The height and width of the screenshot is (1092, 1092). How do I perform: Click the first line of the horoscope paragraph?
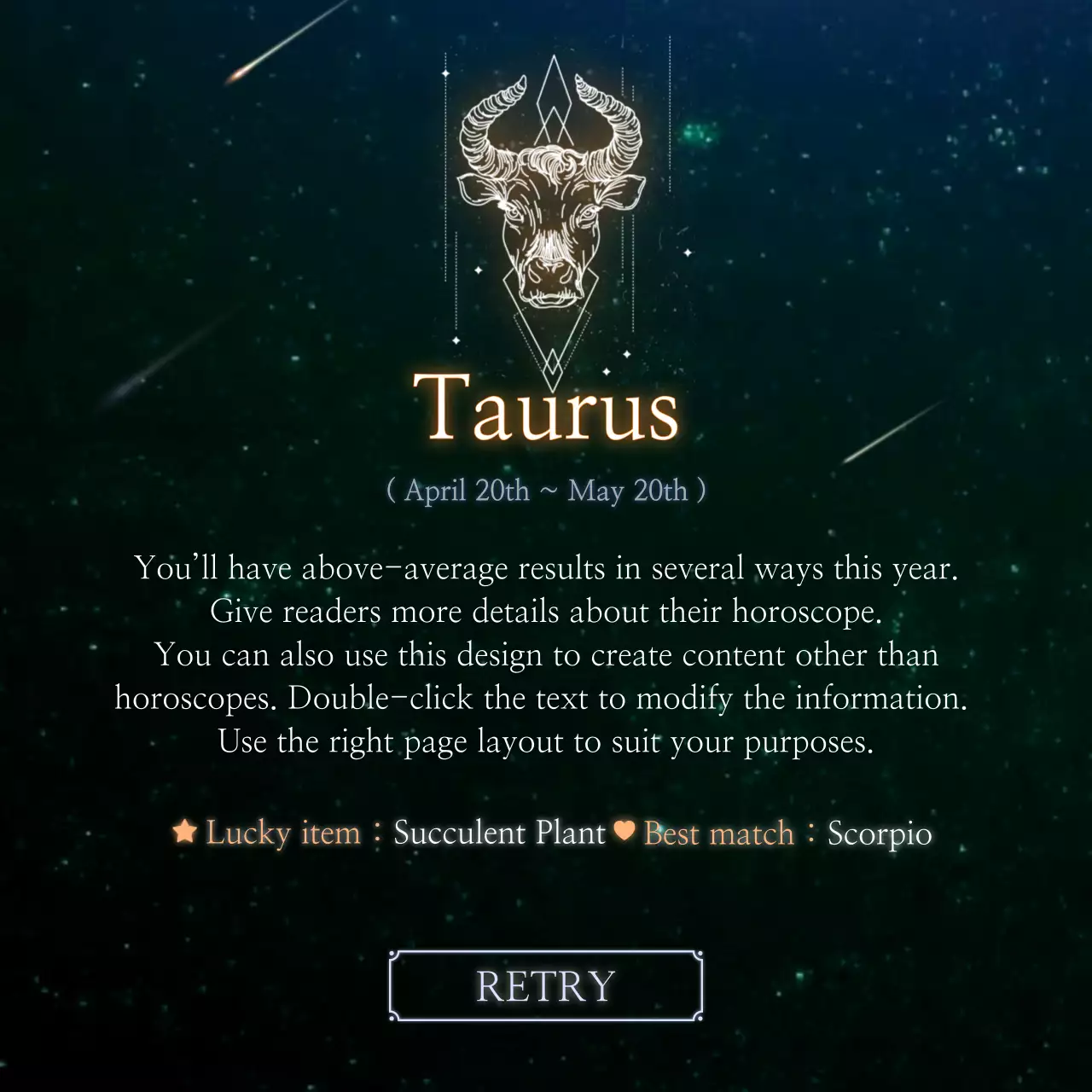[x=546, y=567]
